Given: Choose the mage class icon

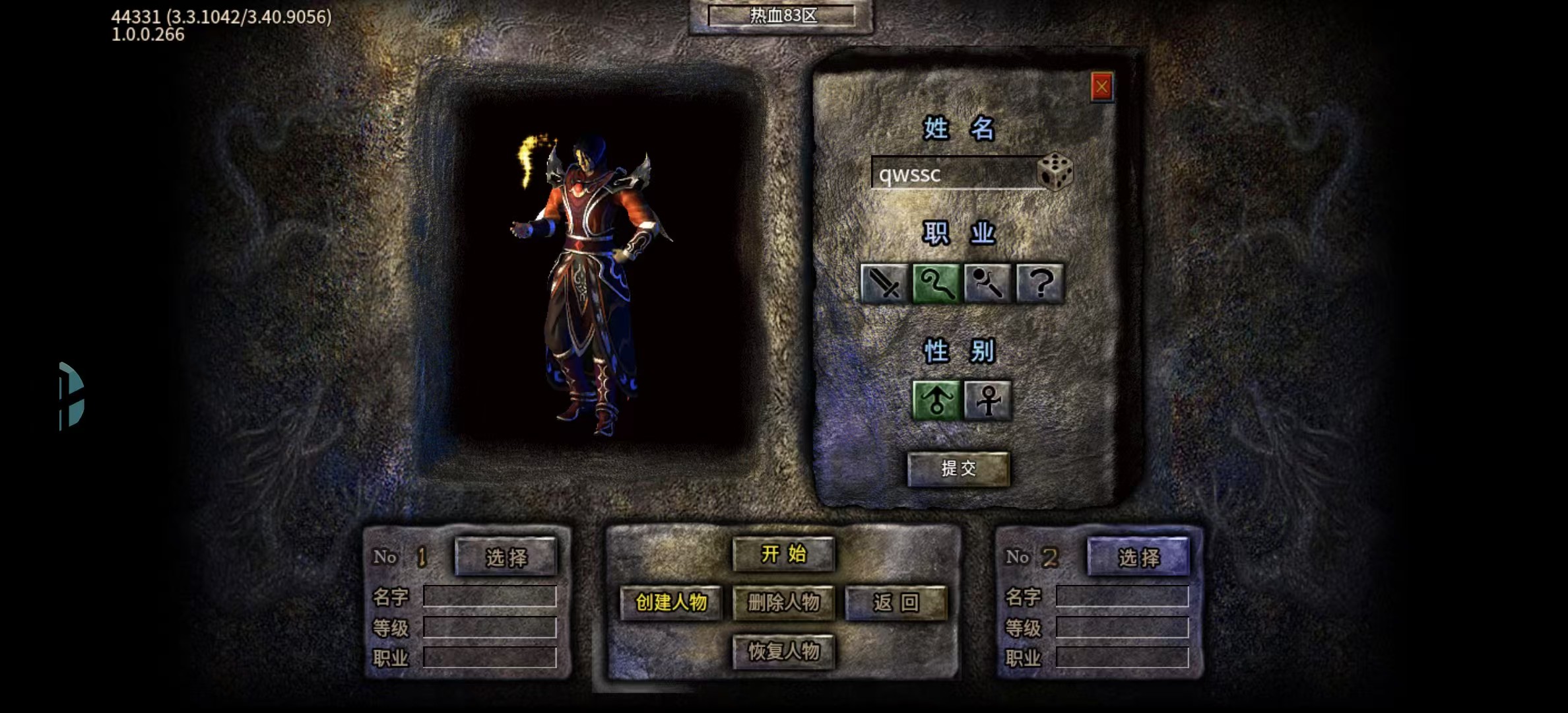Looking at the screenshot, I should 936,284.
